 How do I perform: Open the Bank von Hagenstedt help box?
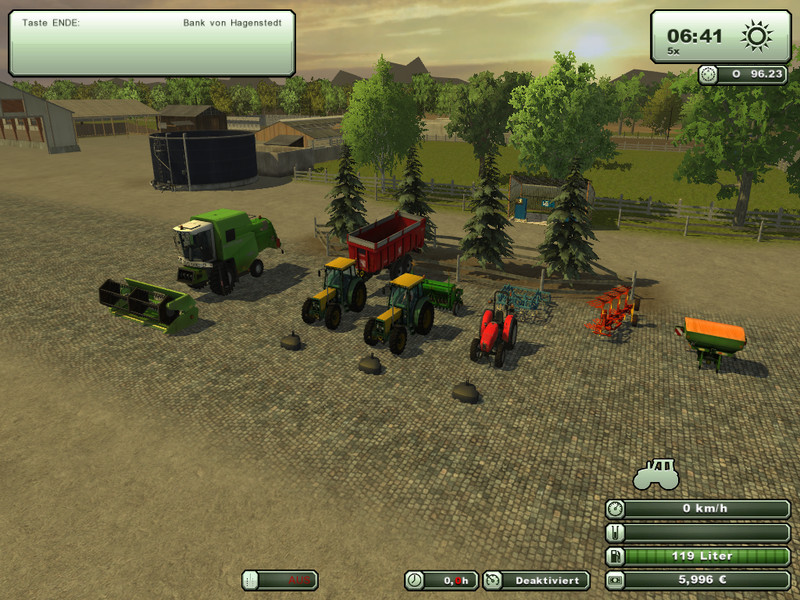pyautogui.click(x=152, y=43)
